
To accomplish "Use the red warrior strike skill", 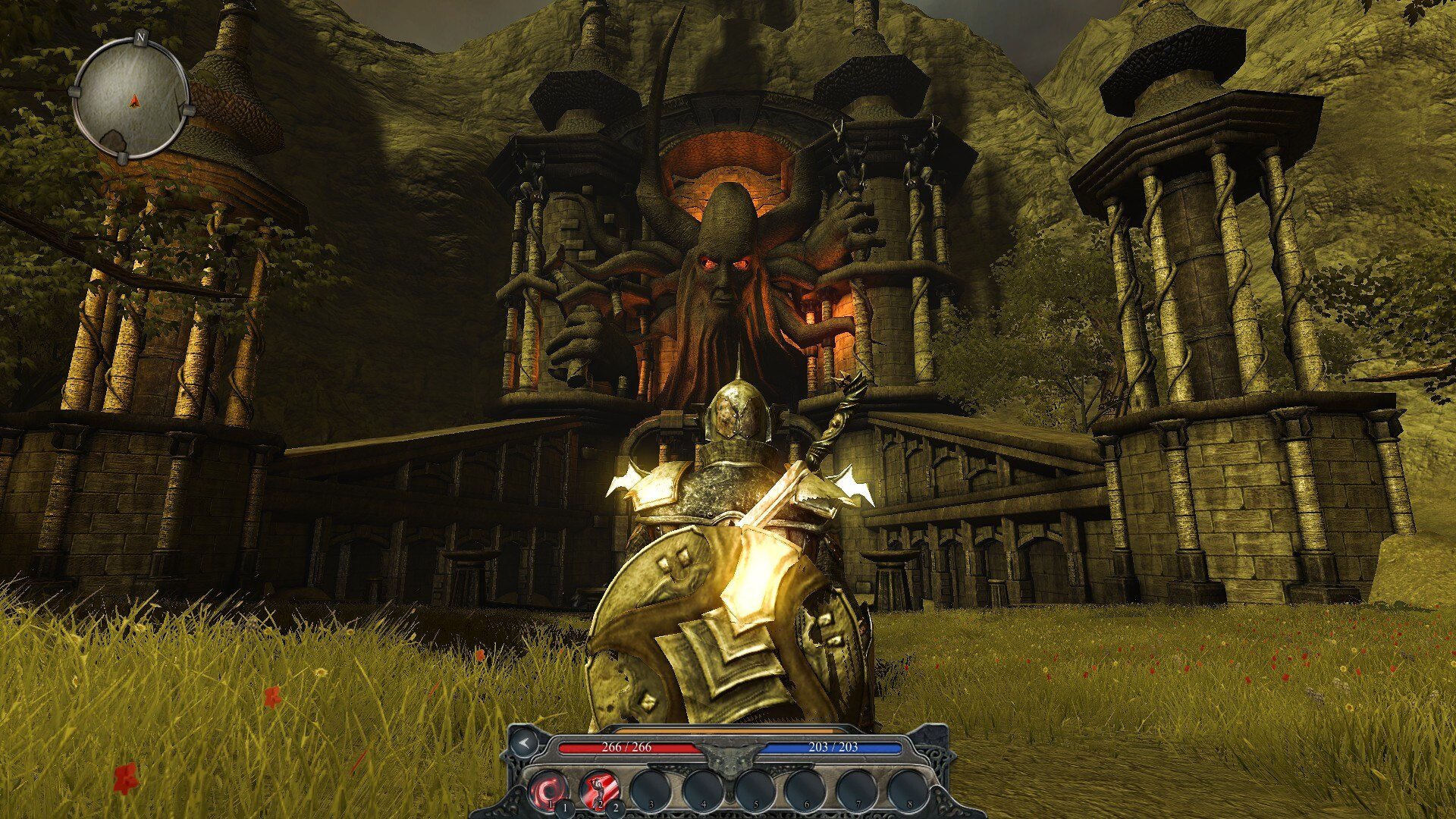I will [x=599, y=789].
